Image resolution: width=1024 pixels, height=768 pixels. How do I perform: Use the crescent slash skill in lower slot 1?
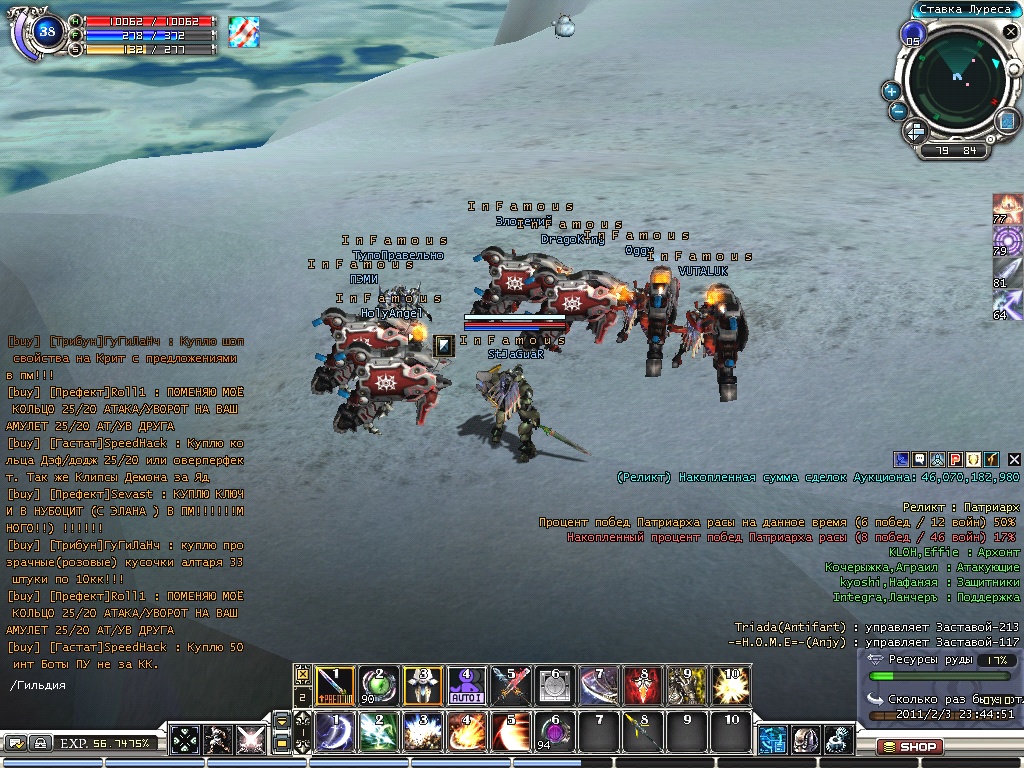coord(334,732)
